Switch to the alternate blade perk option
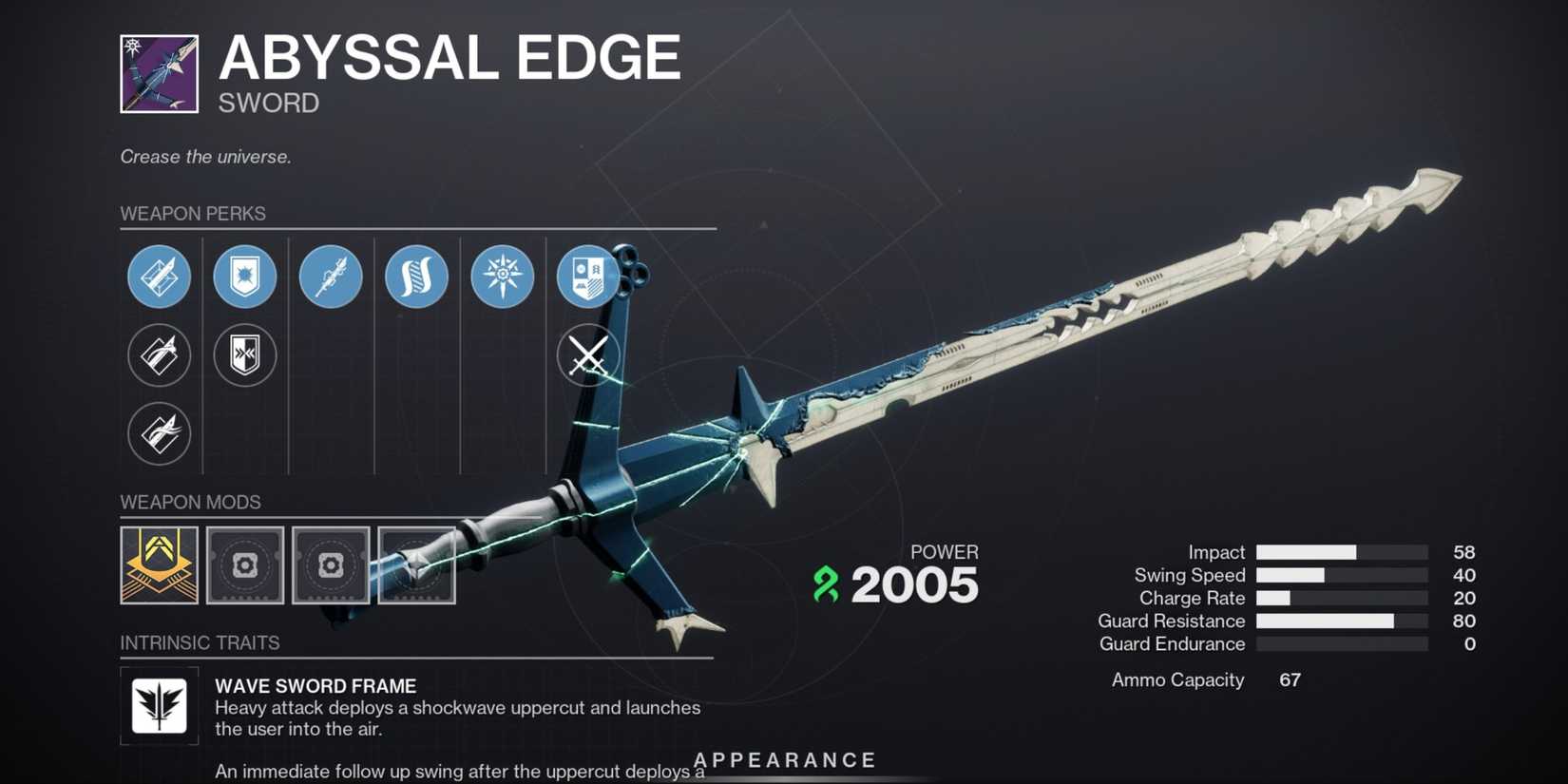The height and width of the screenshot is (784, 1568). click(159, 355)
